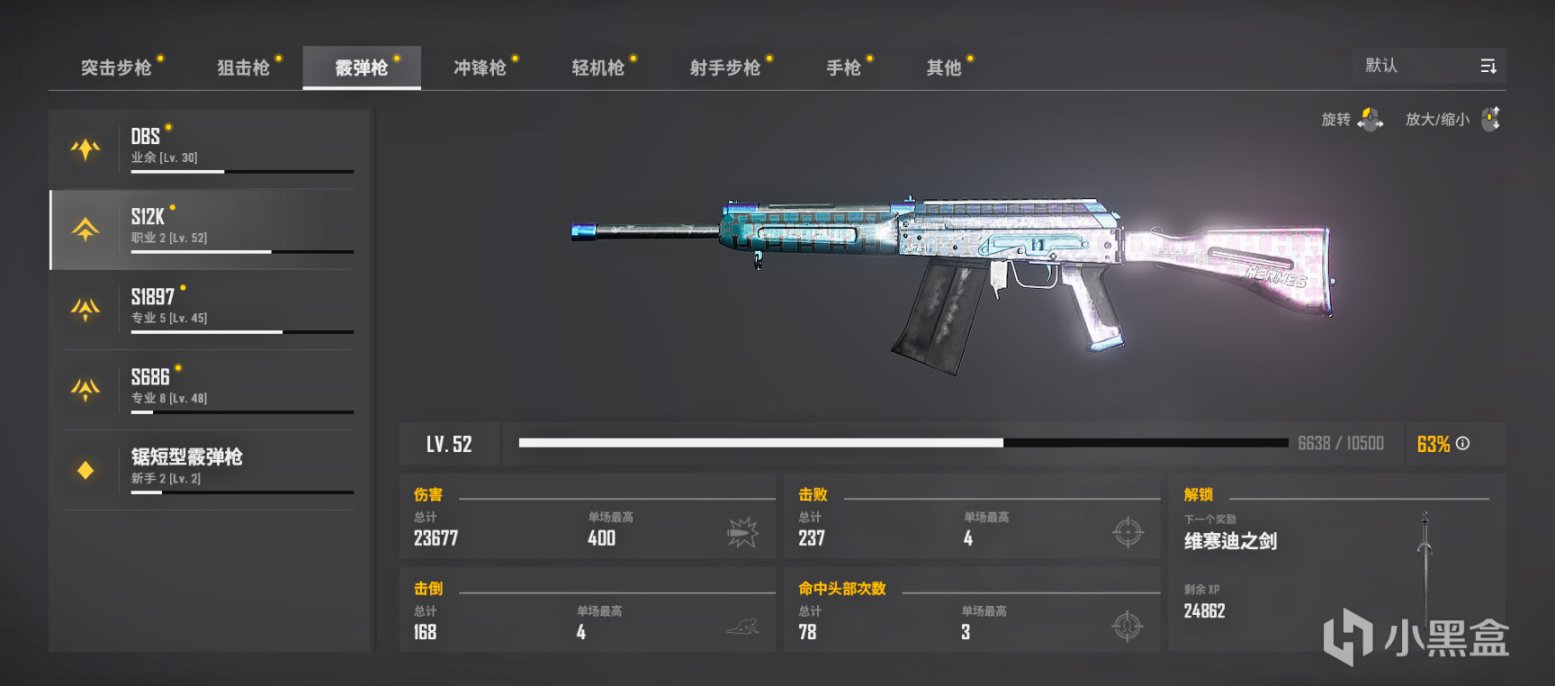Click the info icon beside 63%

(x=1463, y=444)
